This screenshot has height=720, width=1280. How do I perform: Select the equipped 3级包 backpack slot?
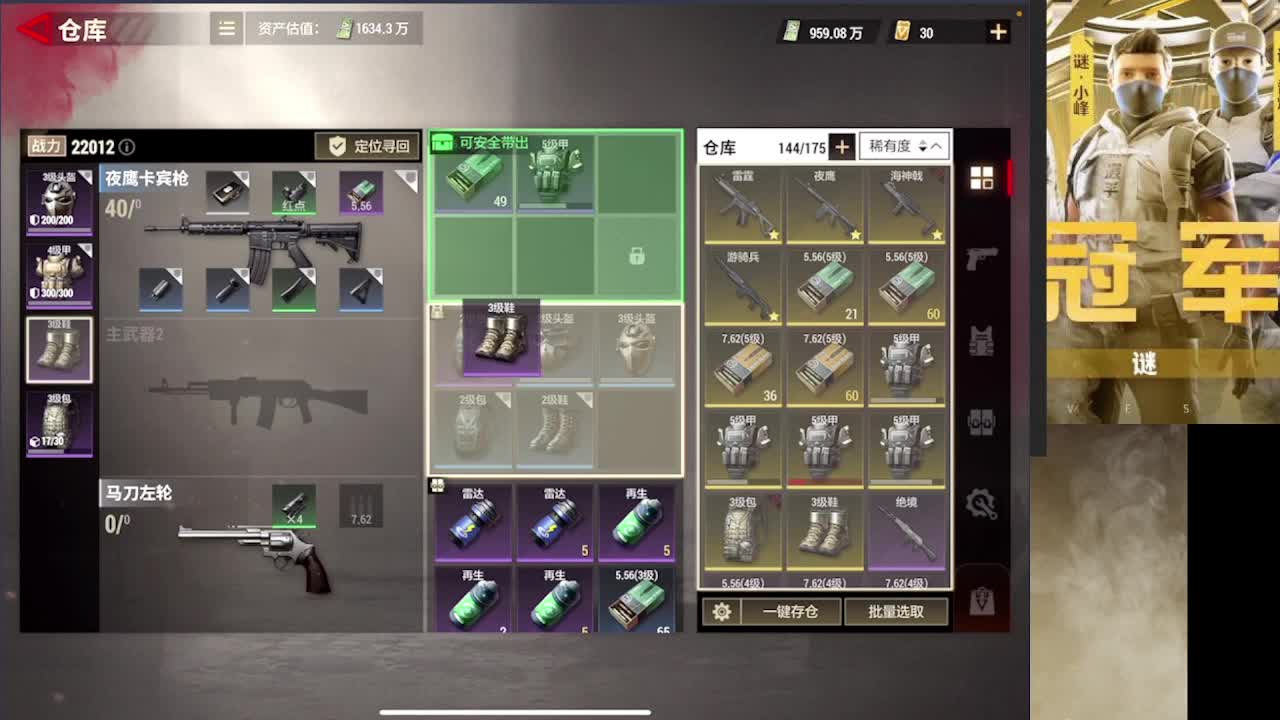(x=59, y=423)
